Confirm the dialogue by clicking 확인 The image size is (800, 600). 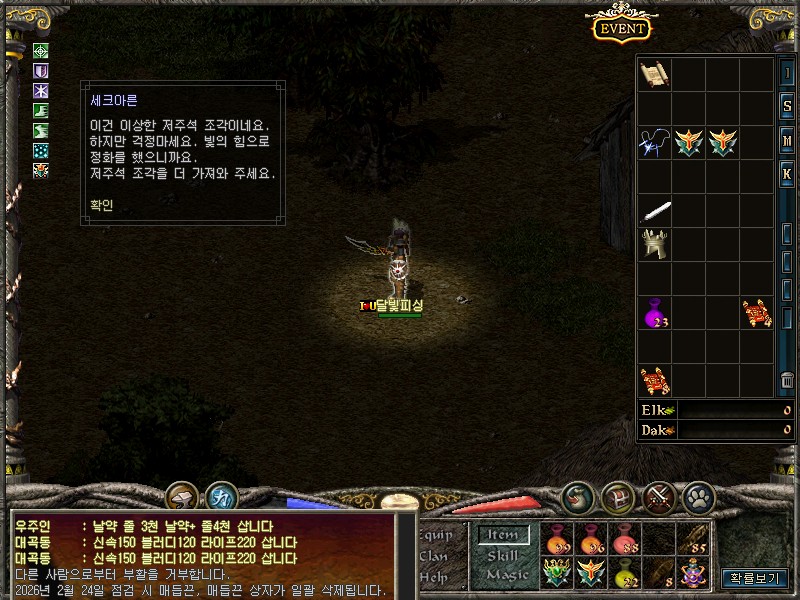click(102, 205)
